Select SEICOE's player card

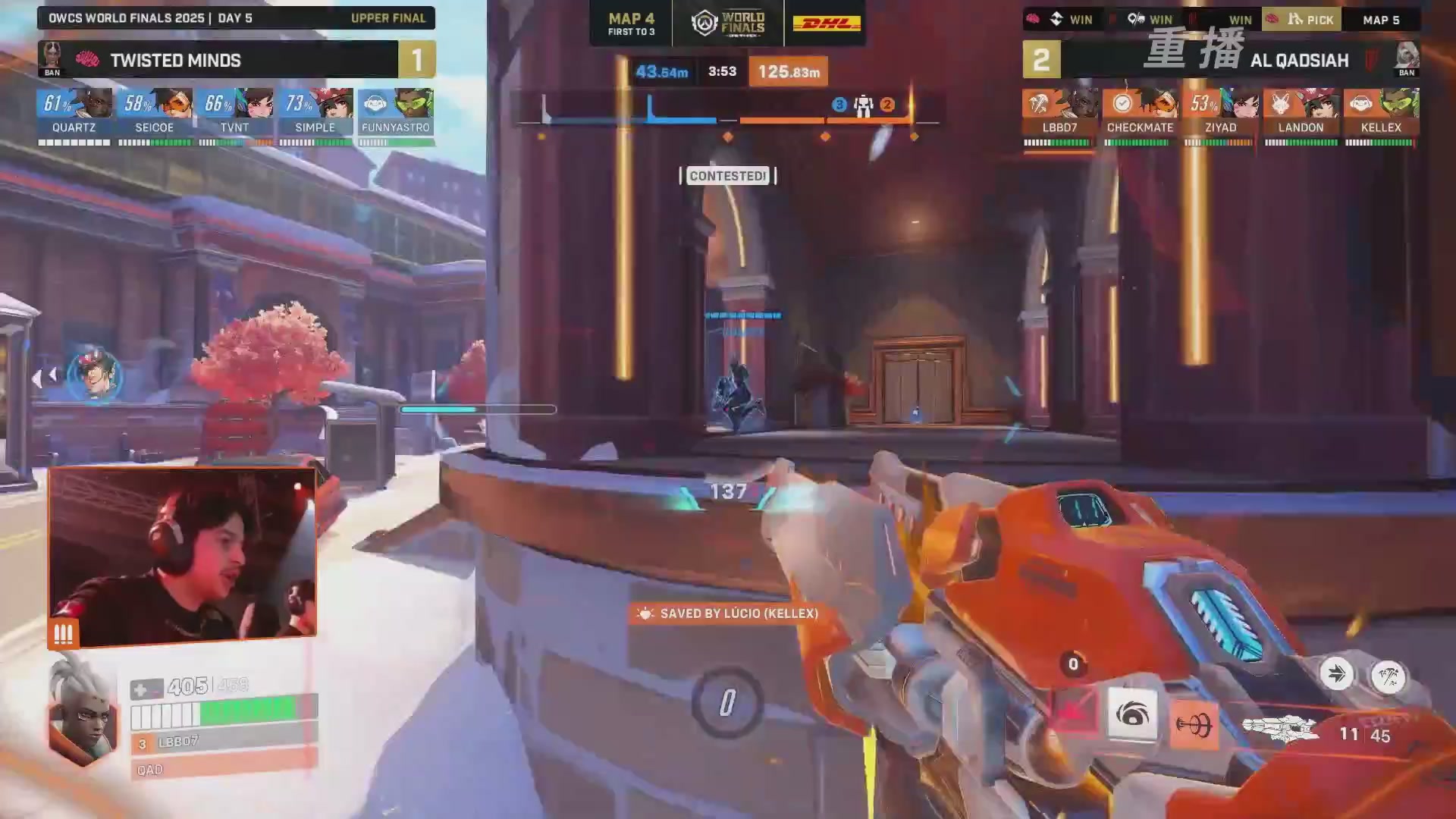(155, 114)
